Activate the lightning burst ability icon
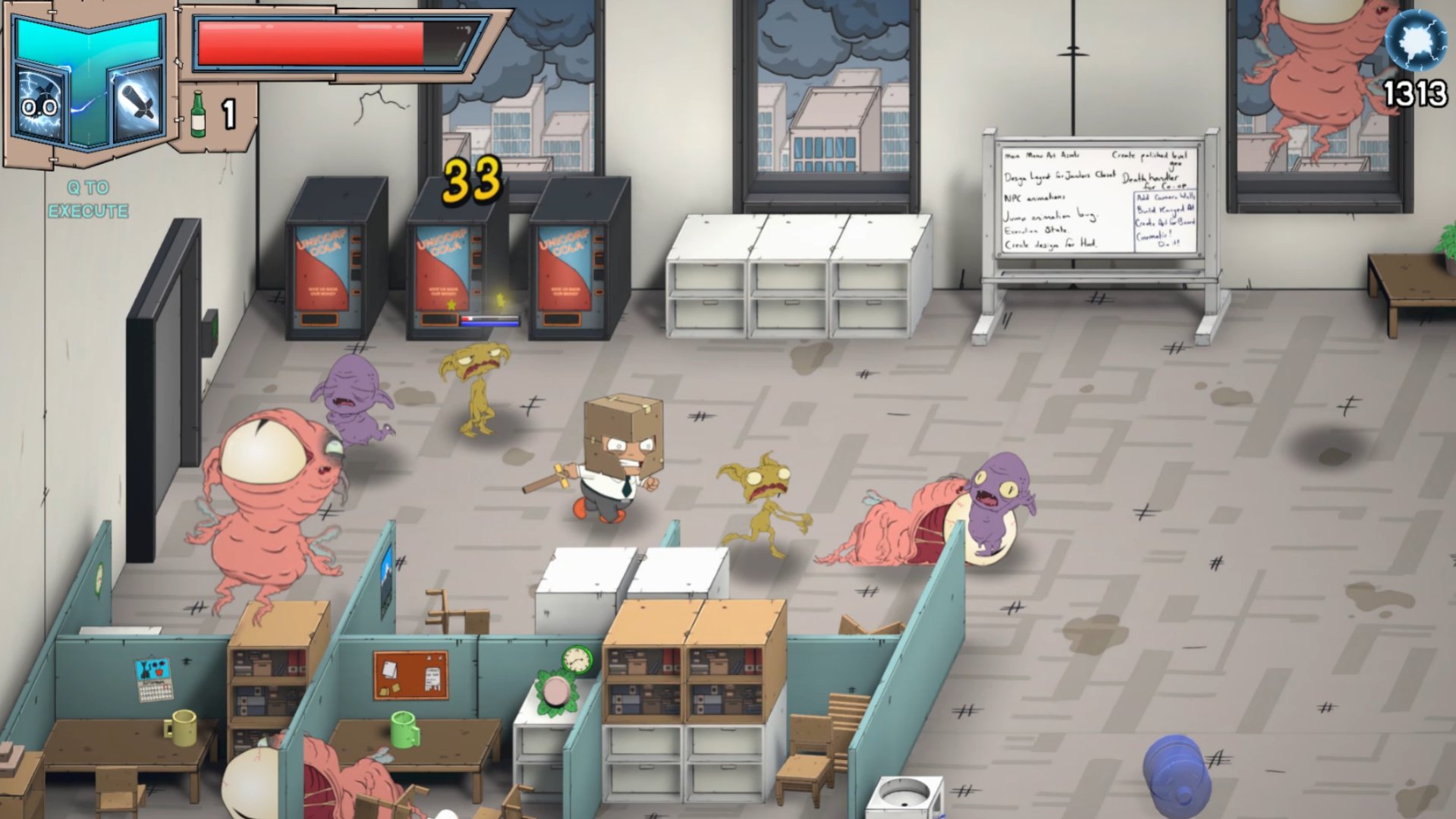 pos(41,105)
